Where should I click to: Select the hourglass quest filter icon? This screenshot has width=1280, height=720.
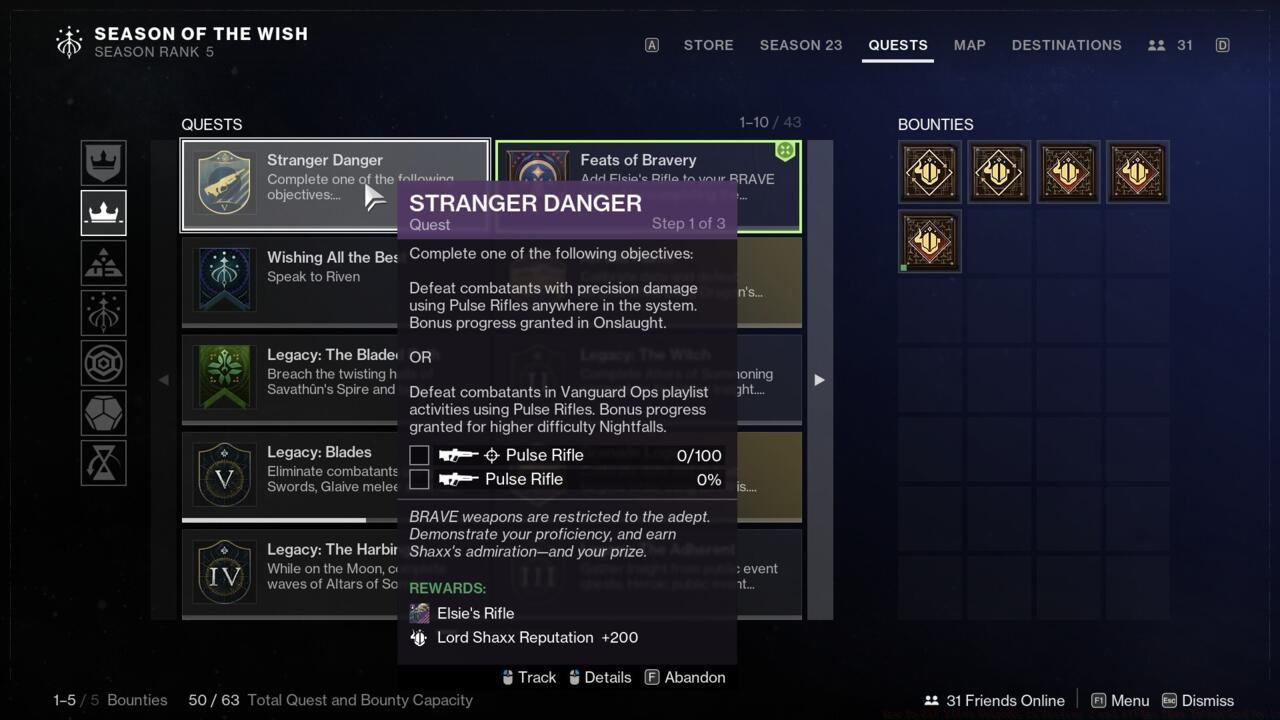tap(103, 463)
